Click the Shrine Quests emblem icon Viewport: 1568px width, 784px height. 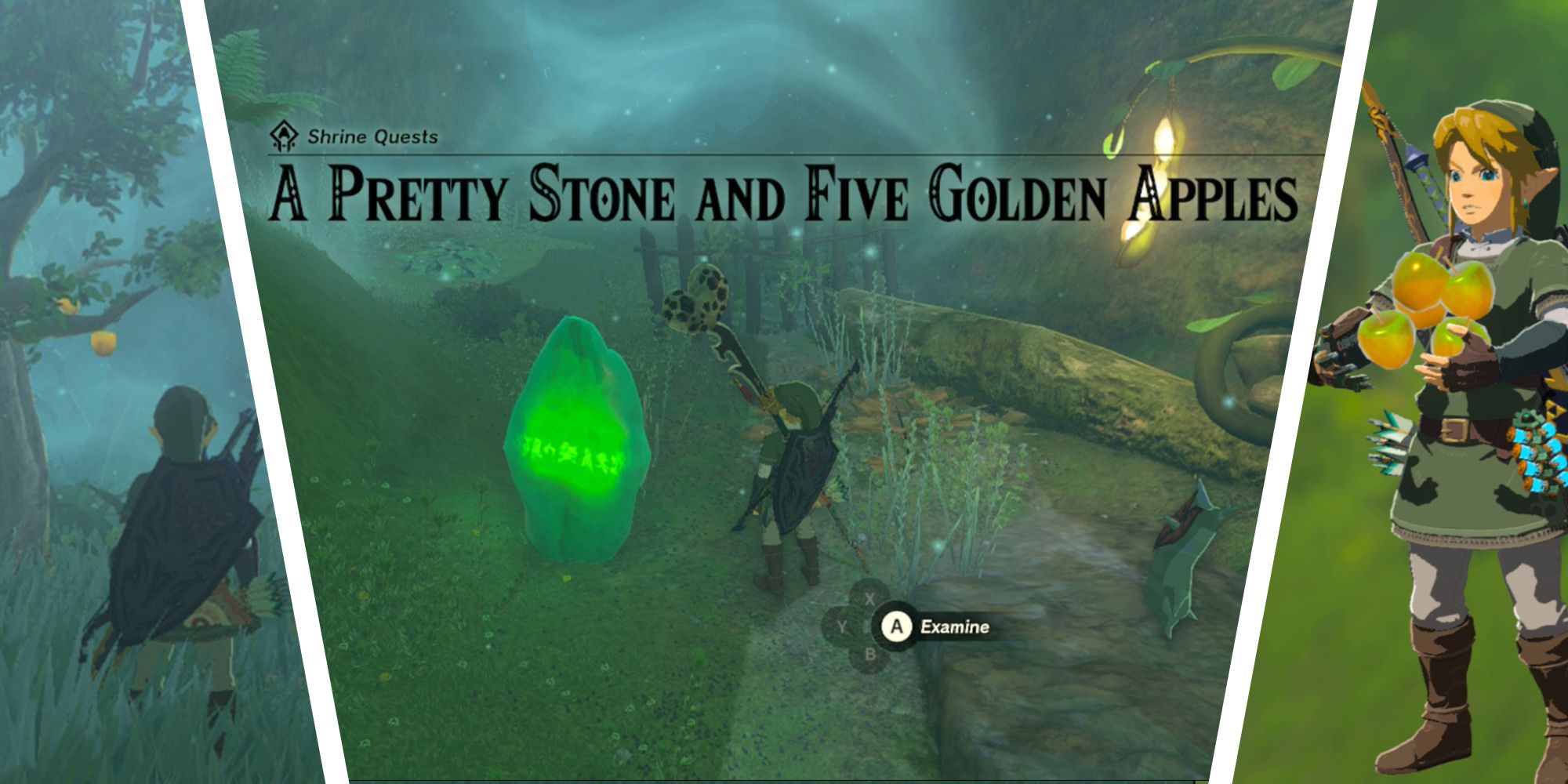point(282,135)
